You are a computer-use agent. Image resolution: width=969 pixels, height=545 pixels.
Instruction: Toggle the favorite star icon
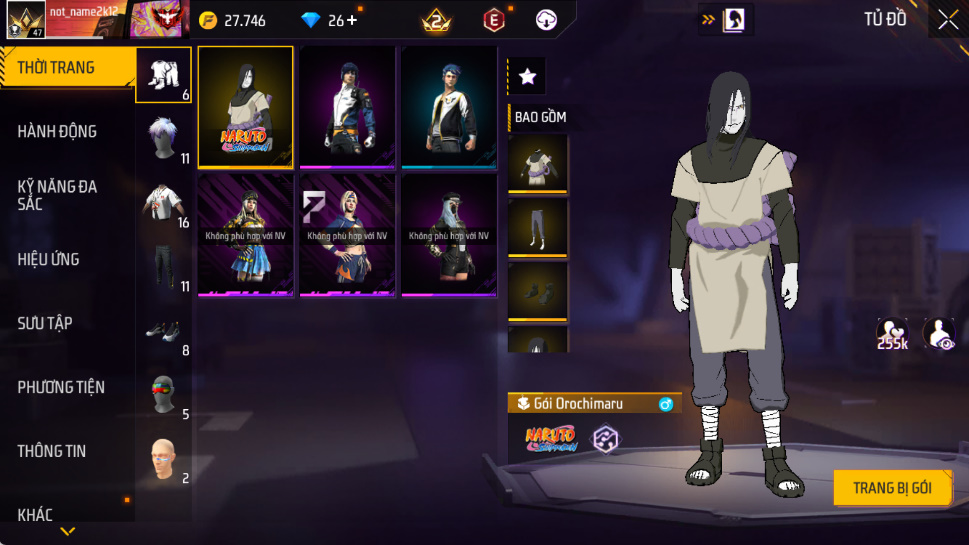pos(527,76)
